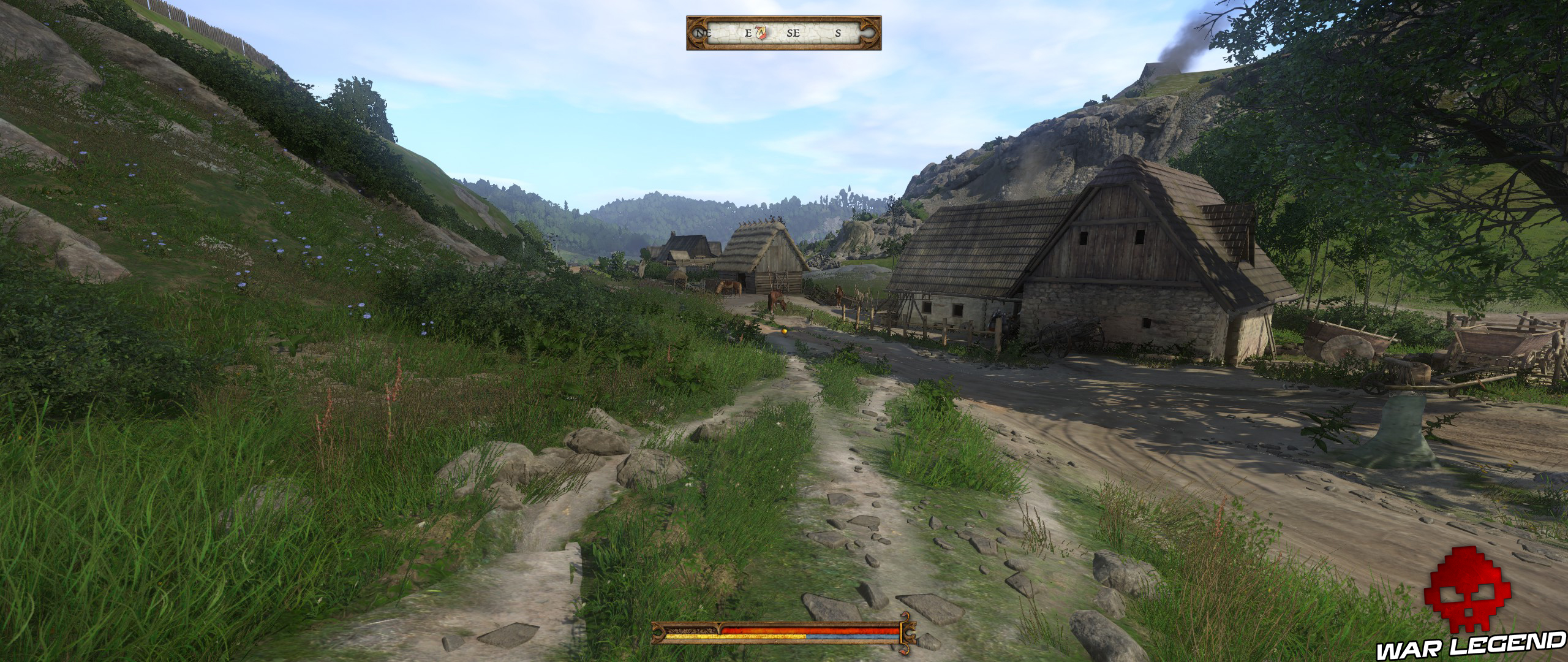This screenshot has height=662, width=1568.
Task: Click the SE marker on the compass strip
Action: coord(794,32)
